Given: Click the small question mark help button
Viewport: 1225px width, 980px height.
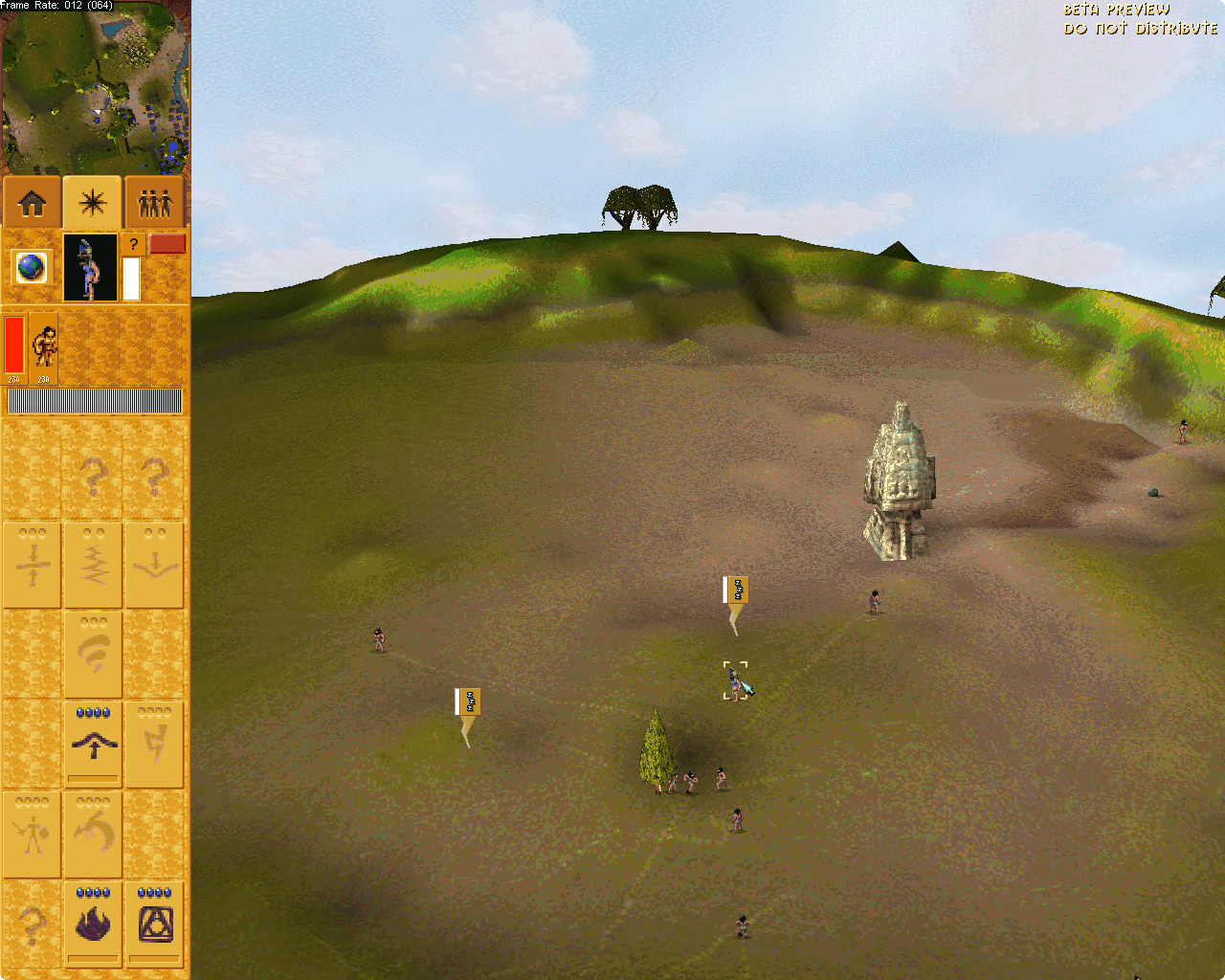Looking at the screenshot, I should pyautogui.click(x=133, y=245).
